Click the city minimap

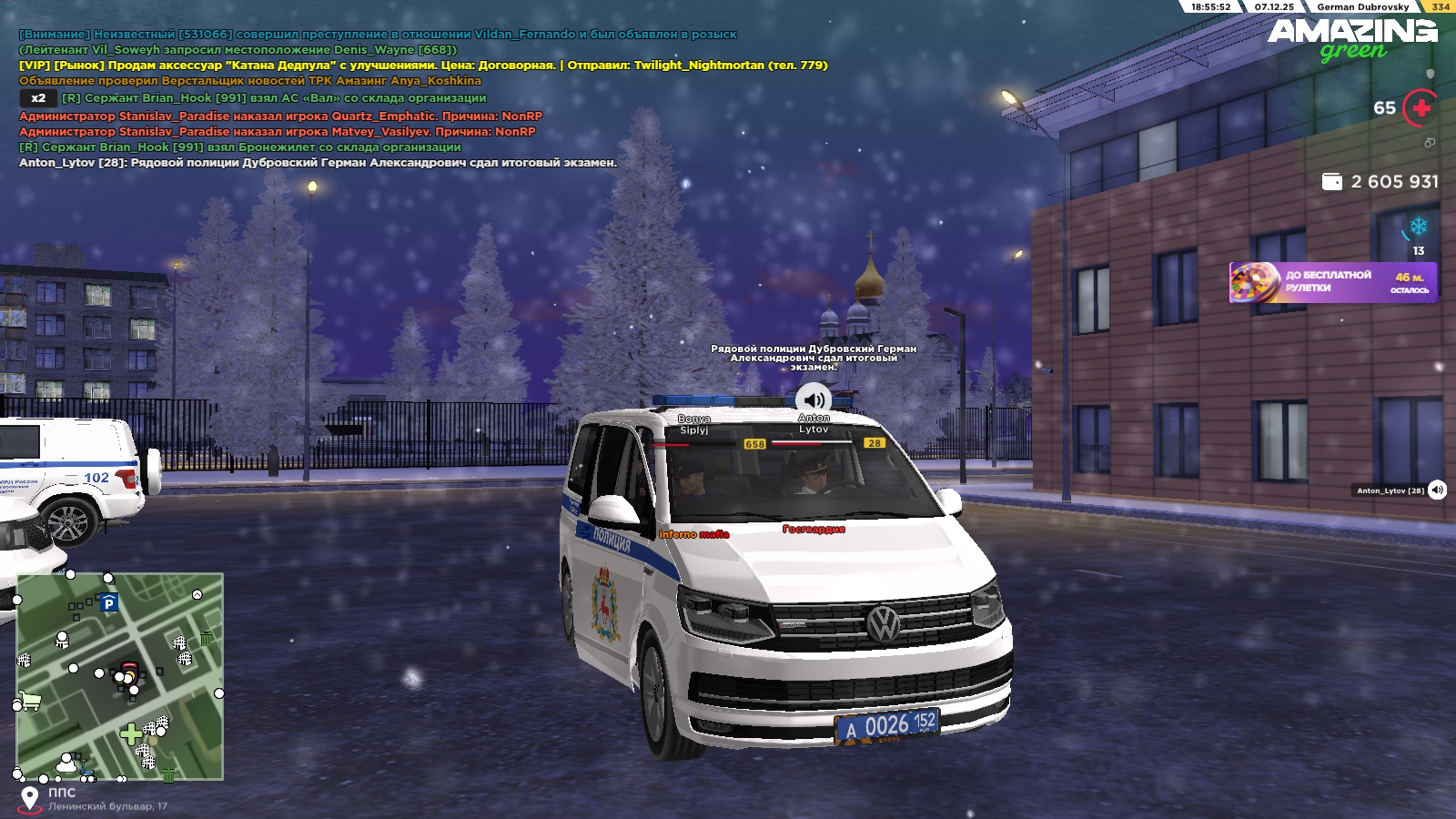click(x=119, y=676)
